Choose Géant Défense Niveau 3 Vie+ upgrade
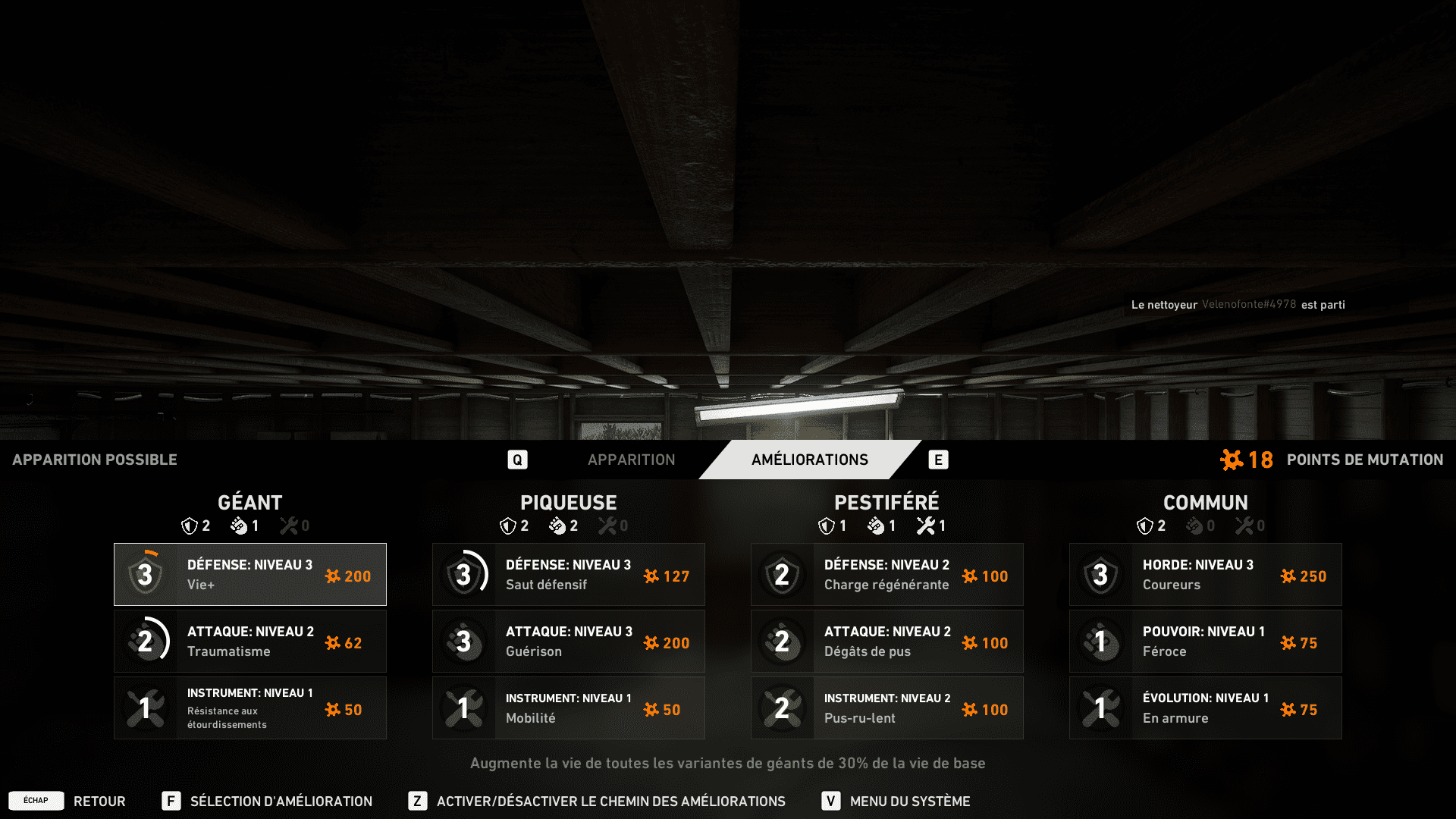This screenshot has height=819, width=1456. pos(250,575)
